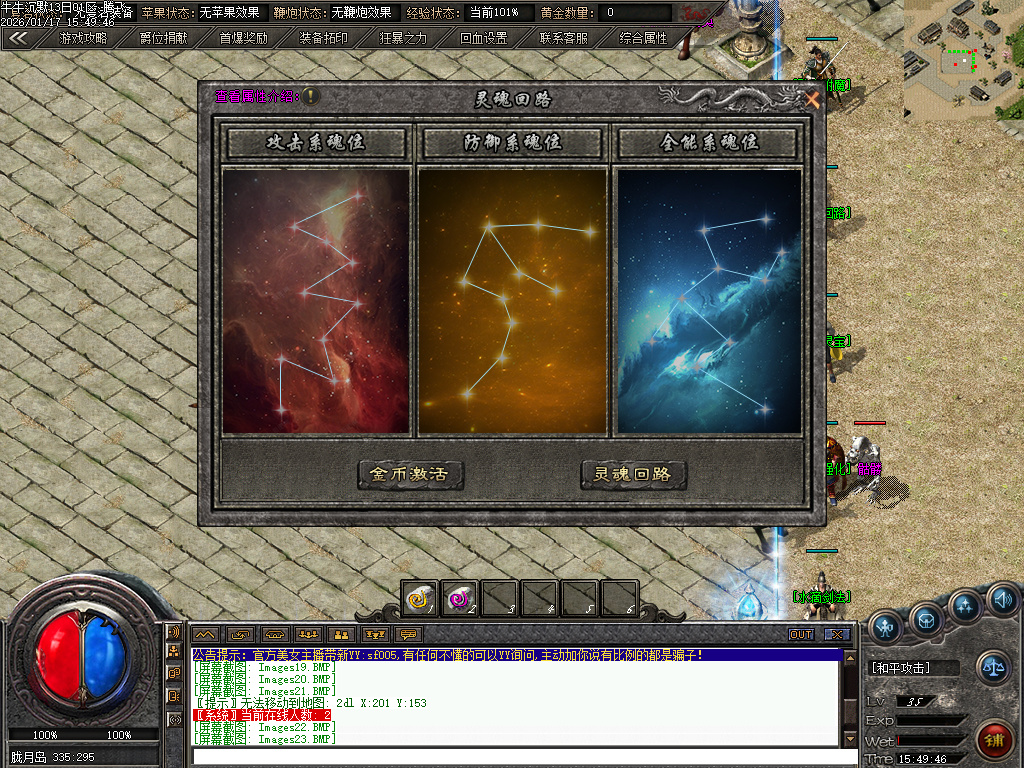Open the 联系客服 menu
The height and width of the screenshot is (768, 1024).
(x=563, y=38)
